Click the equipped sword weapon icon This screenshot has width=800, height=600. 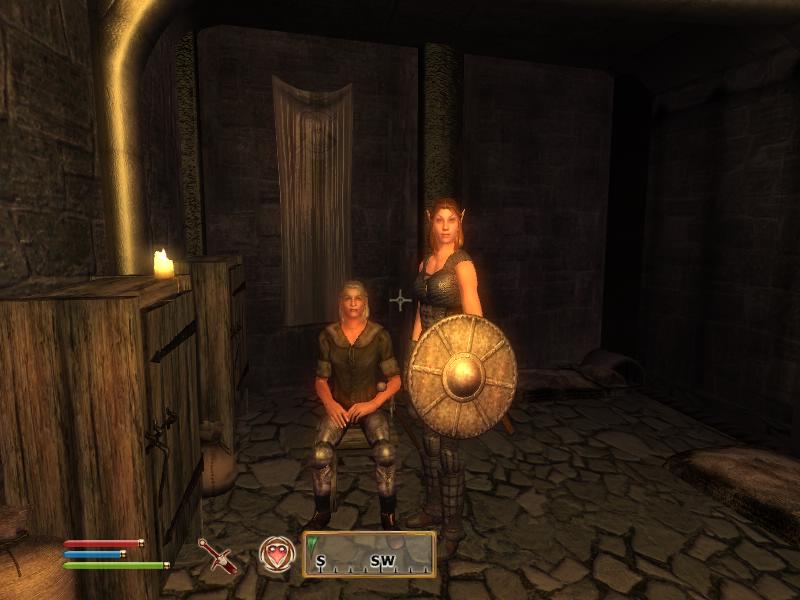coord(216,555)
